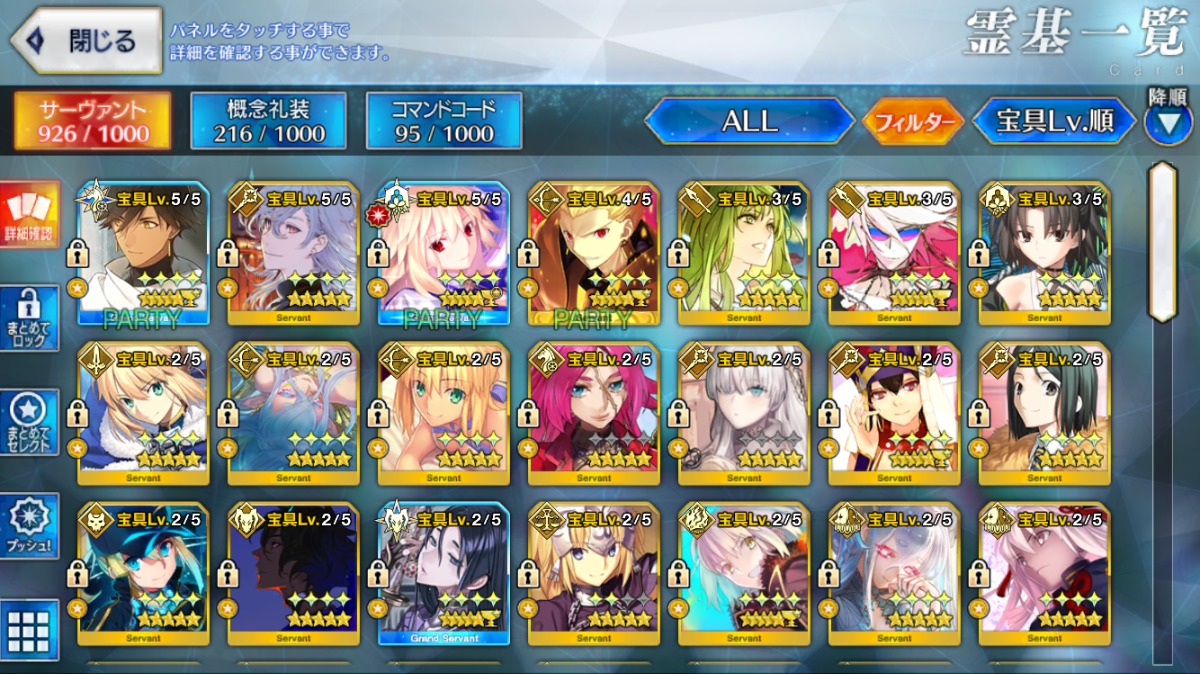
Task: Select the golden-armored blond servant card Lv.4/5
Action: coord(593,253)
